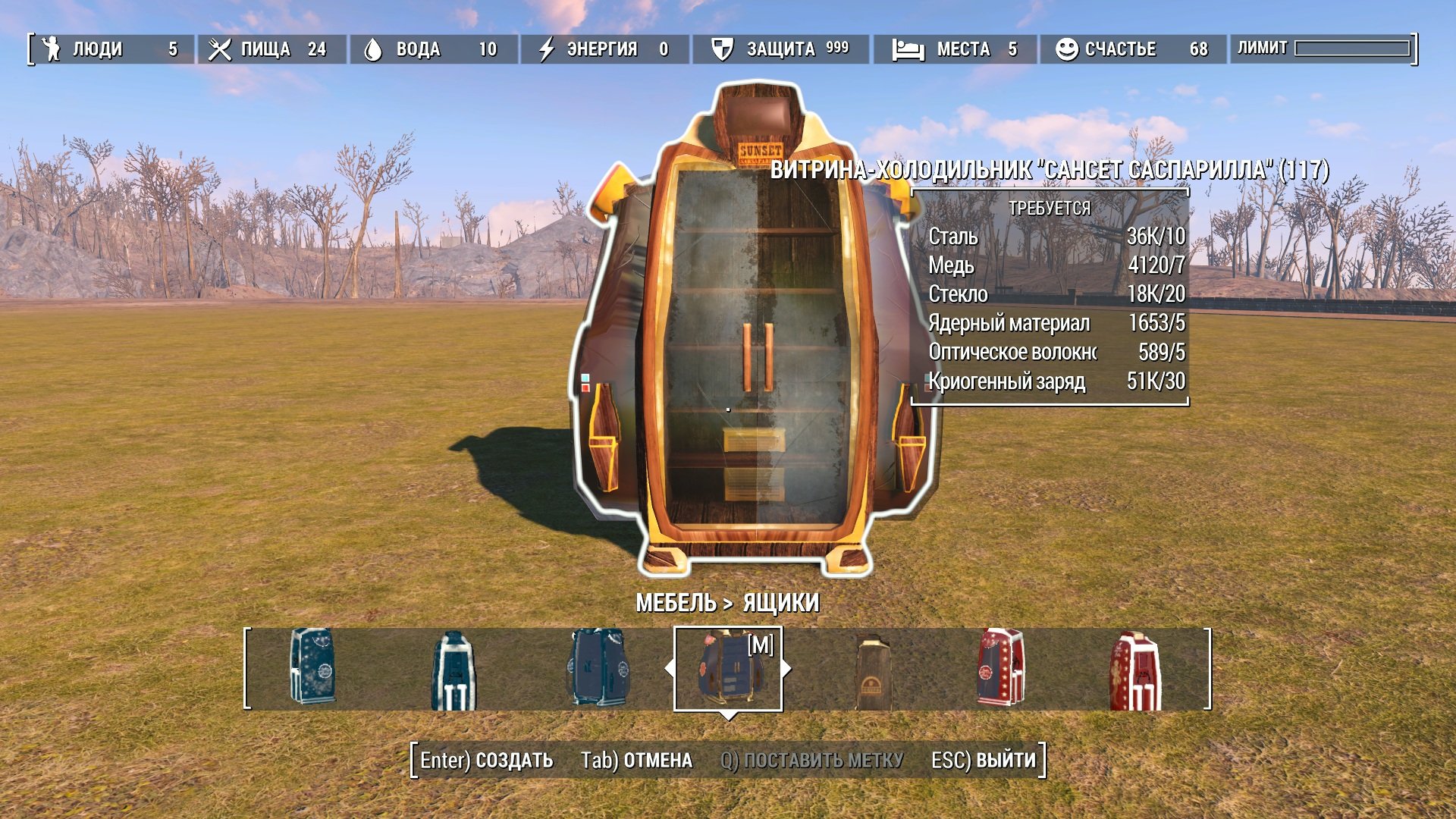This screenshot has height=819, width=1456.
Task: Pick the dark blue display fridge thumbnail
Action: tap(598, 667)
